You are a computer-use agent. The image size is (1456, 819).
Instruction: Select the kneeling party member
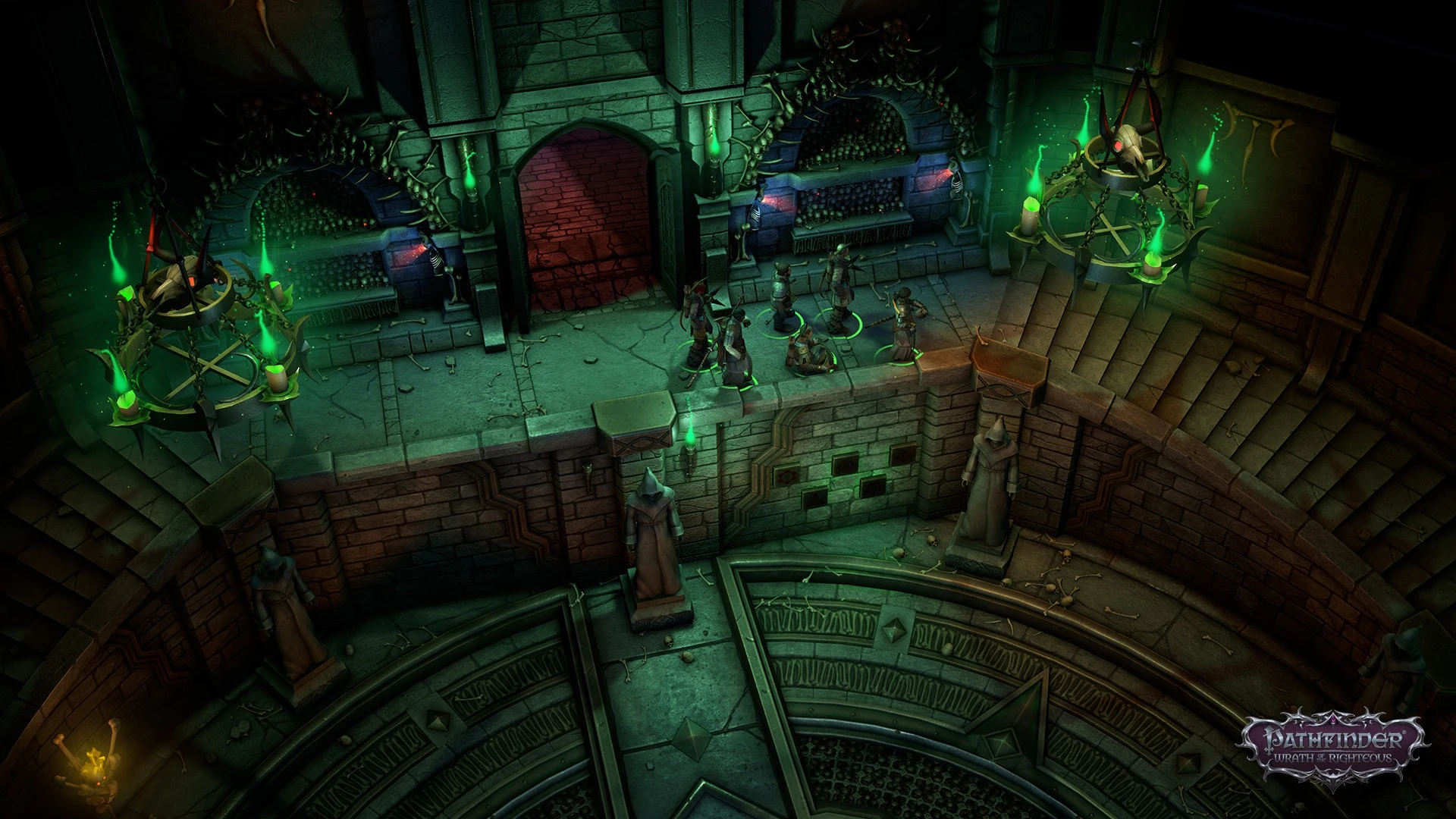point(807,353)
